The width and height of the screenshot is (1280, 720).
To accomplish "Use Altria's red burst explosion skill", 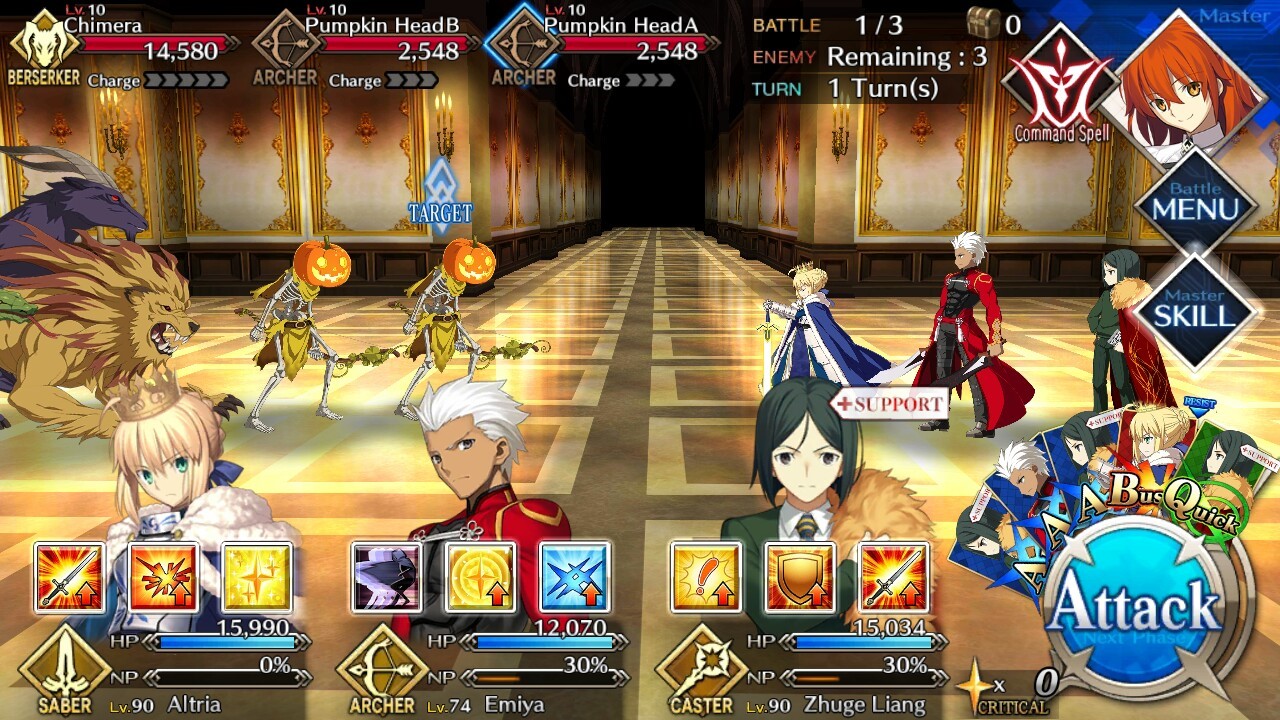I will (x=163, y=577).
